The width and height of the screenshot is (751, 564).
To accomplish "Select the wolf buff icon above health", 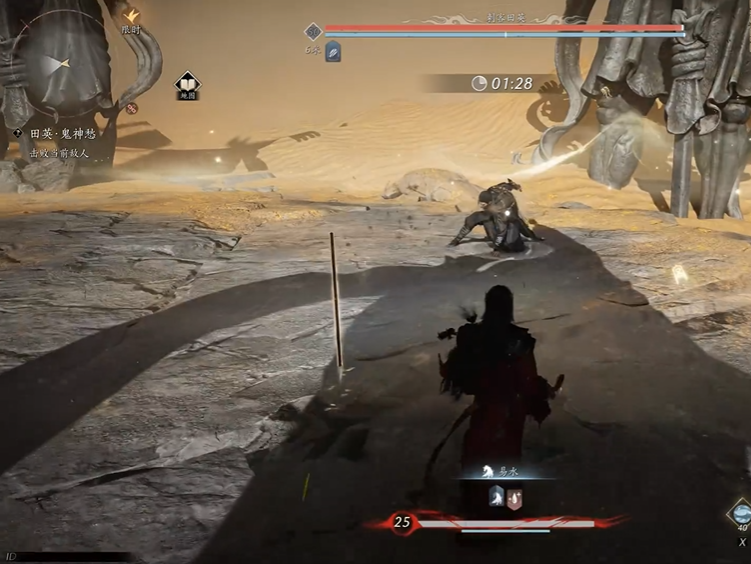I will [496, 496].
